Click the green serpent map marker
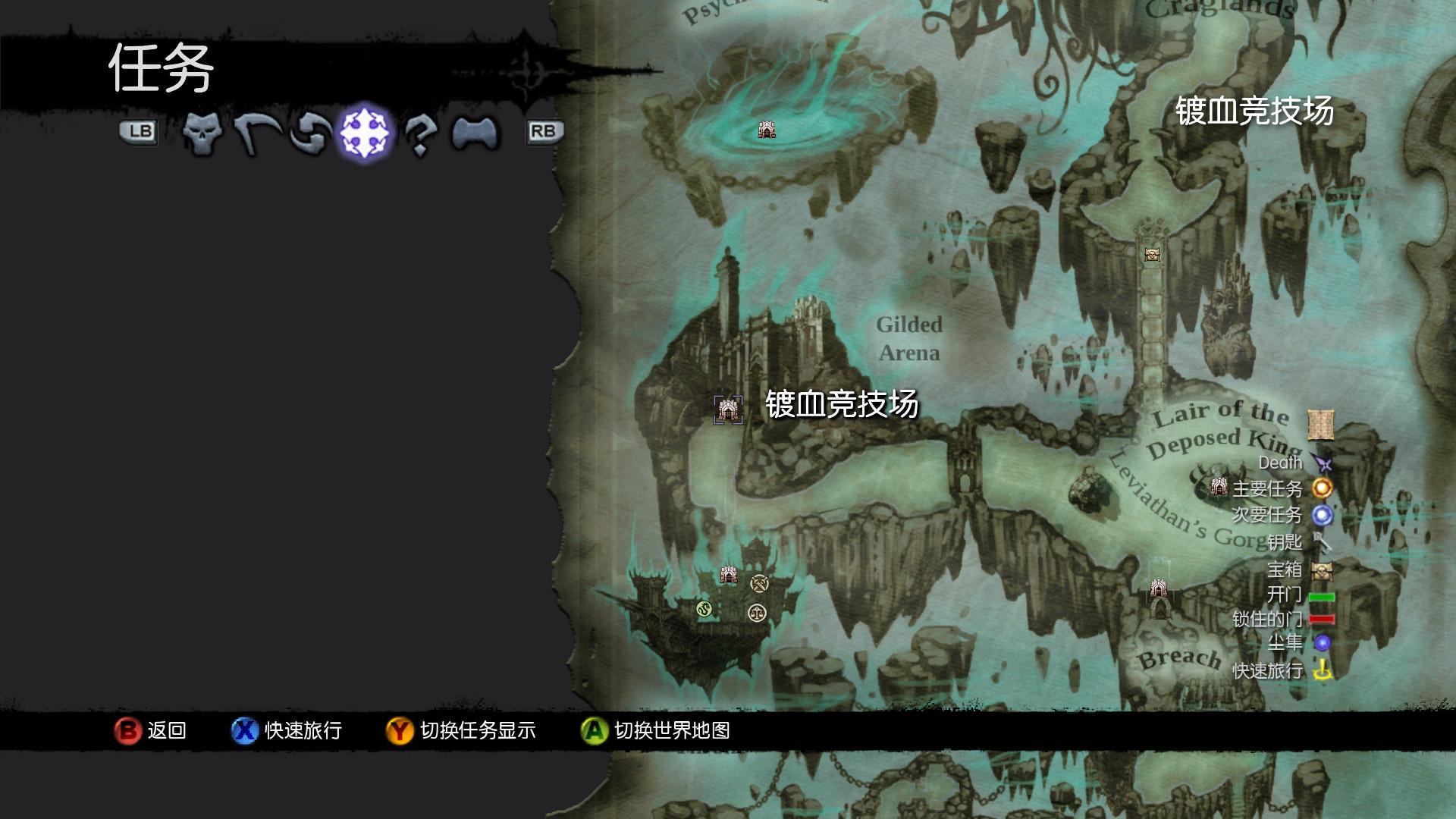 (704, 608)
